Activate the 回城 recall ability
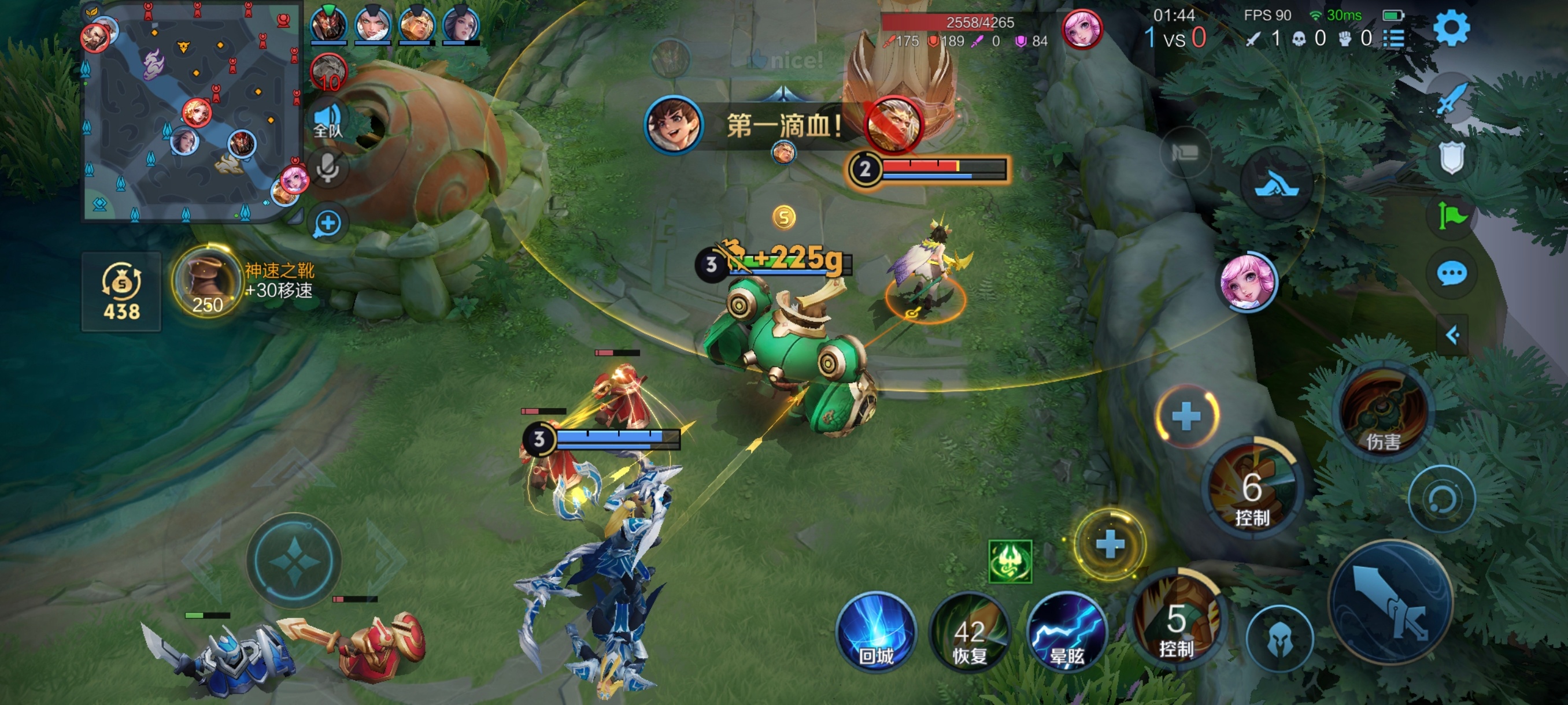The image size is (1568, 705). [876, 631]
